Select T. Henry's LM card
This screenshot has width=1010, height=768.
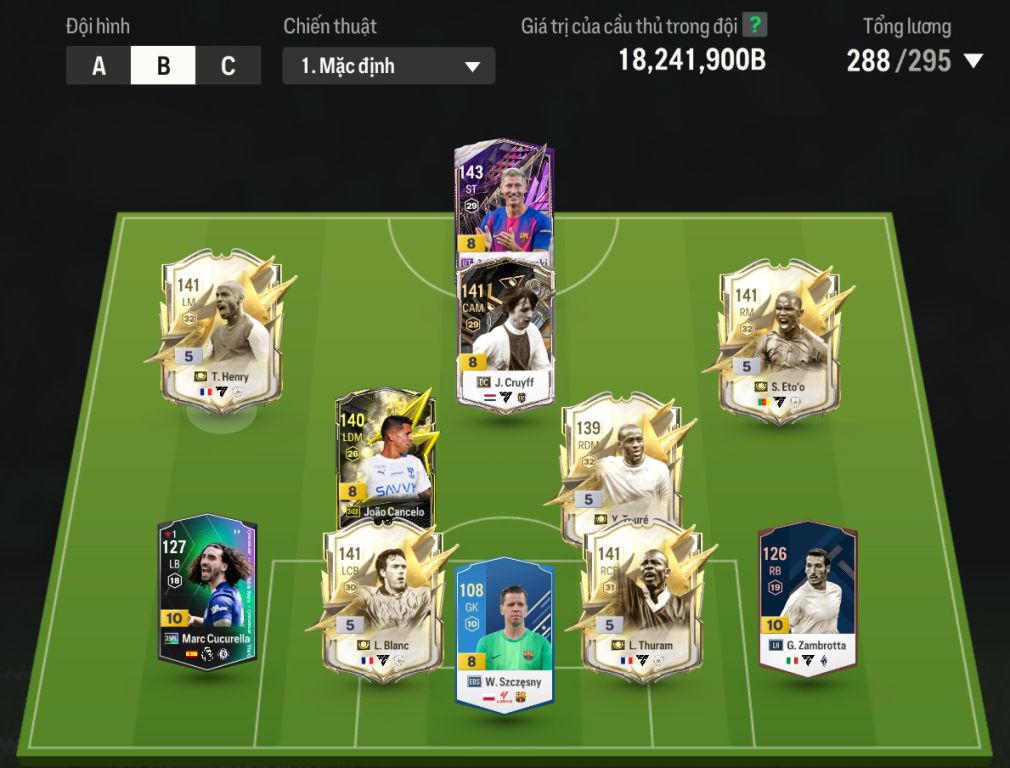click(x=221, y=330)
